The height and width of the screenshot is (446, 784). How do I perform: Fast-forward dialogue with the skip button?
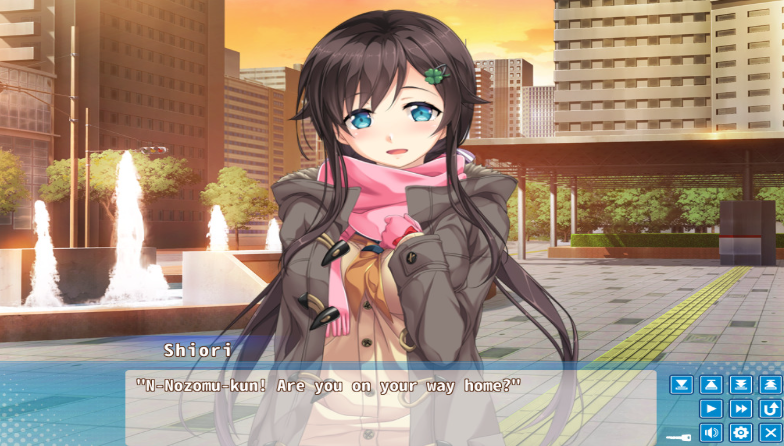coord(740,409)
